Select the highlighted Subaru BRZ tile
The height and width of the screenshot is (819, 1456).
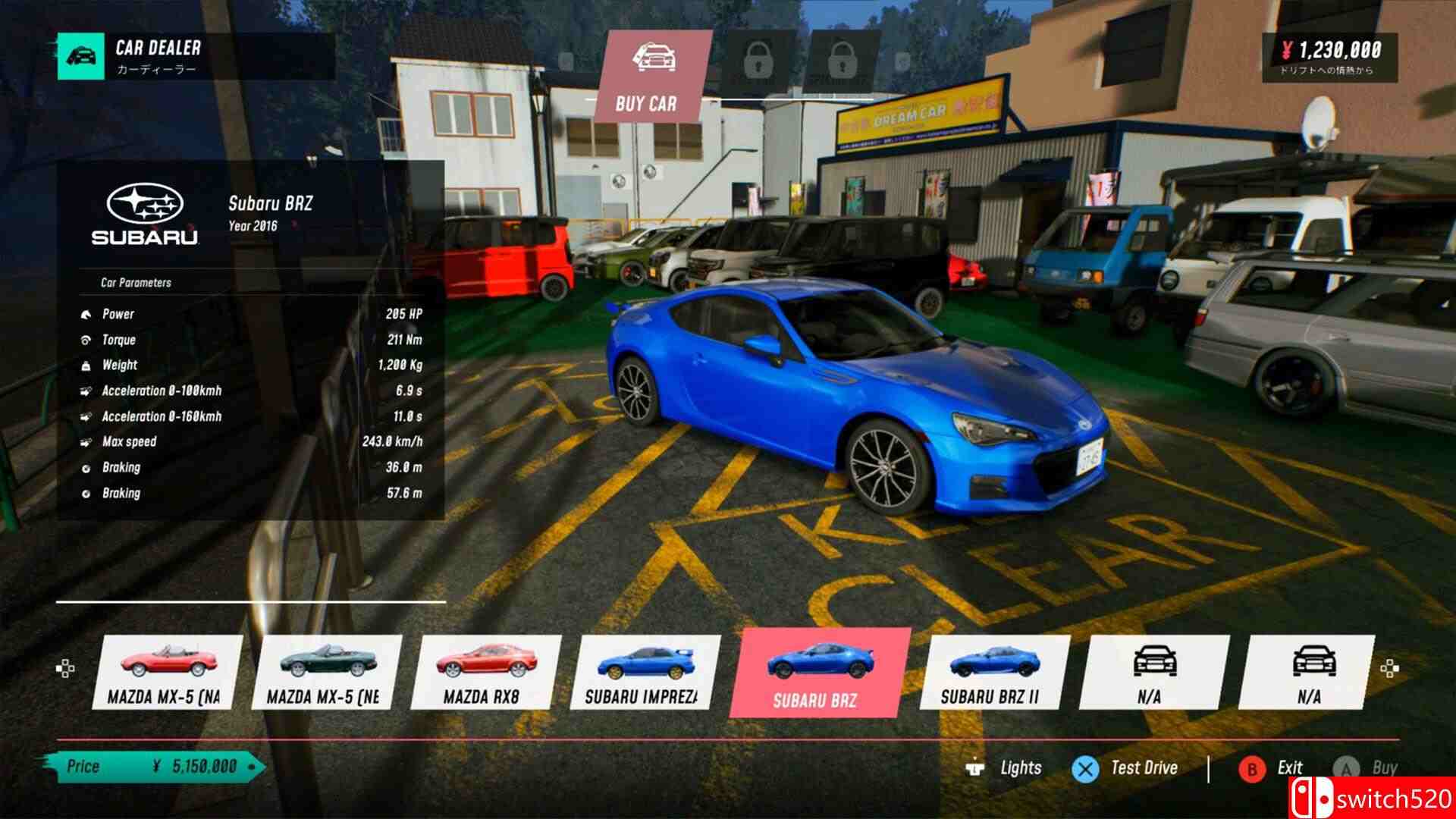[818, 672]
